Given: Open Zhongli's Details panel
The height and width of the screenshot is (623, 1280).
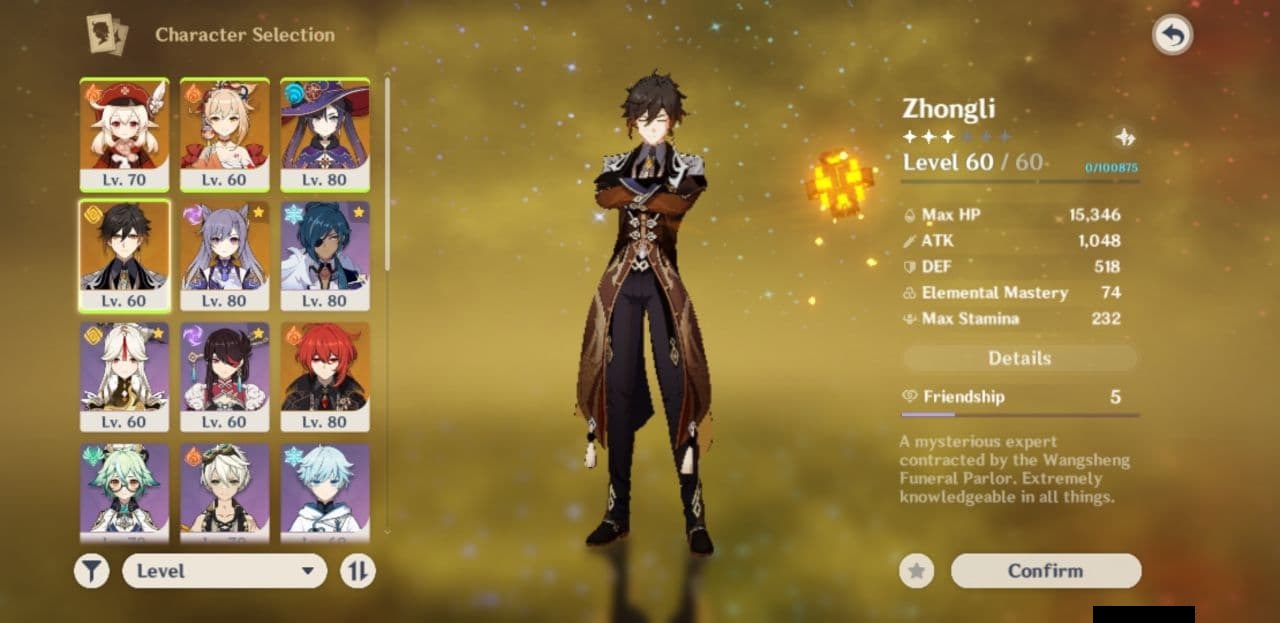Looking at the screenshot, I should pos(1019,358).
